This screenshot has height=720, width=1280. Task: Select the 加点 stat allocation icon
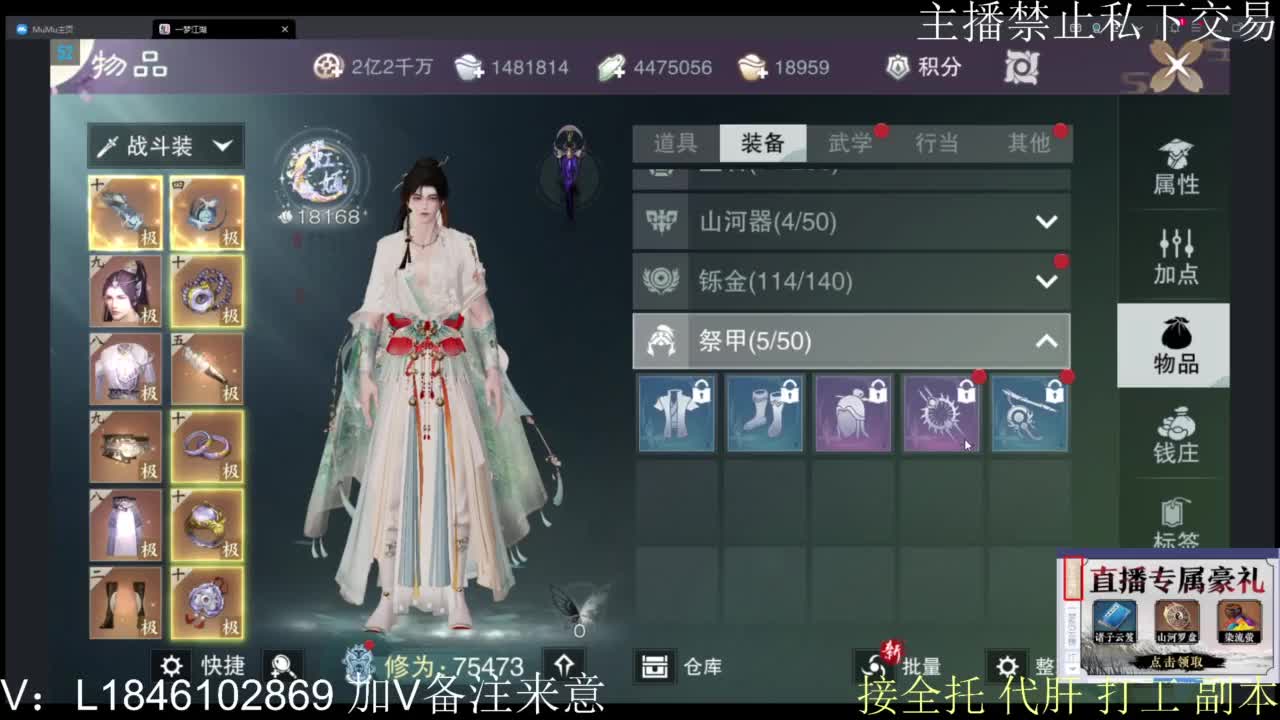tap(1175, 257)
